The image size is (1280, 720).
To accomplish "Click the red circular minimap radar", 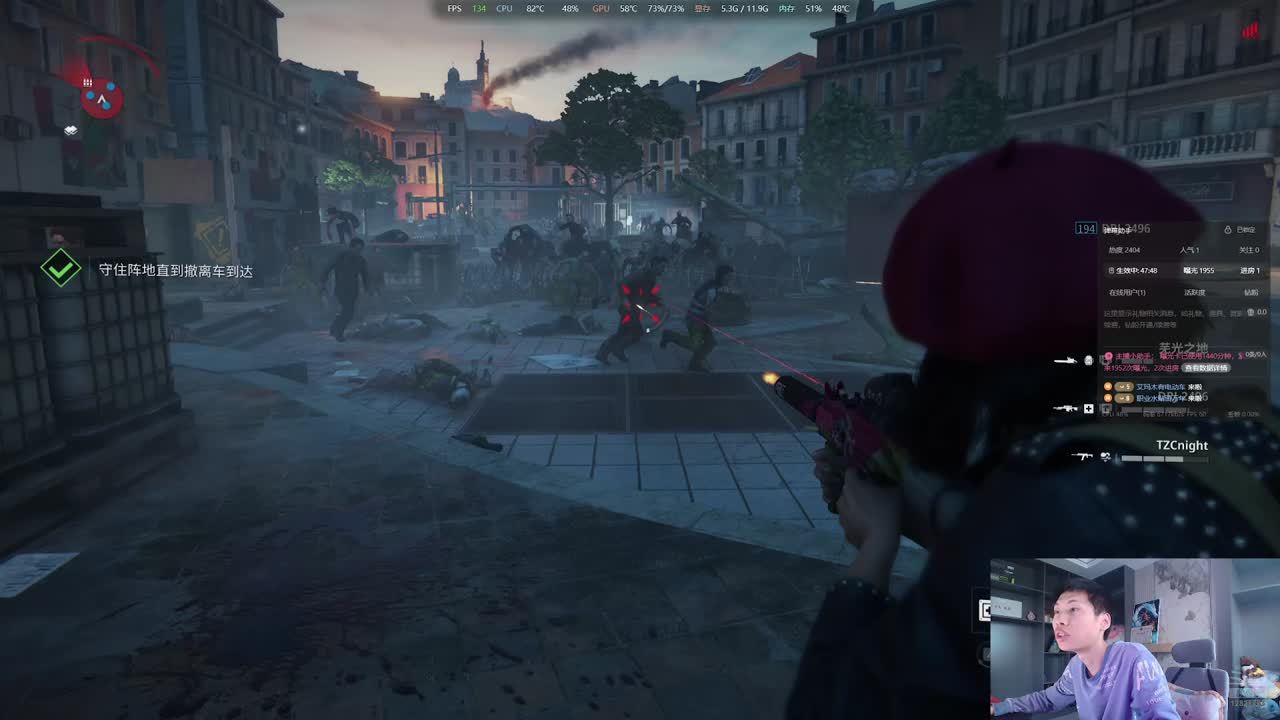I will [x=101, y=98].
